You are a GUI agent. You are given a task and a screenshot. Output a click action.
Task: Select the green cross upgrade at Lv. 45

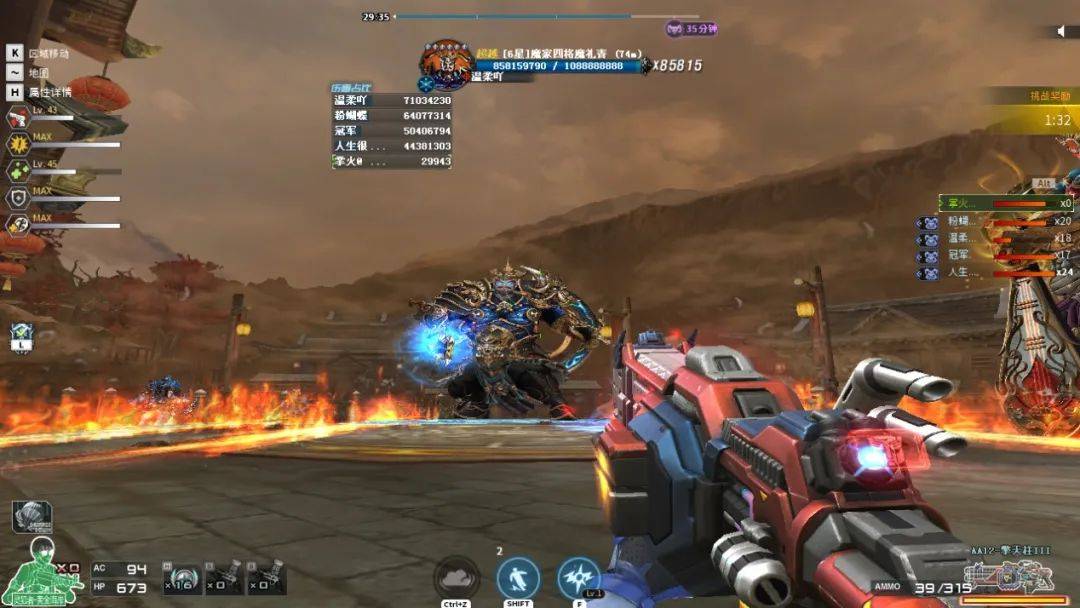[x=17, y=171]
